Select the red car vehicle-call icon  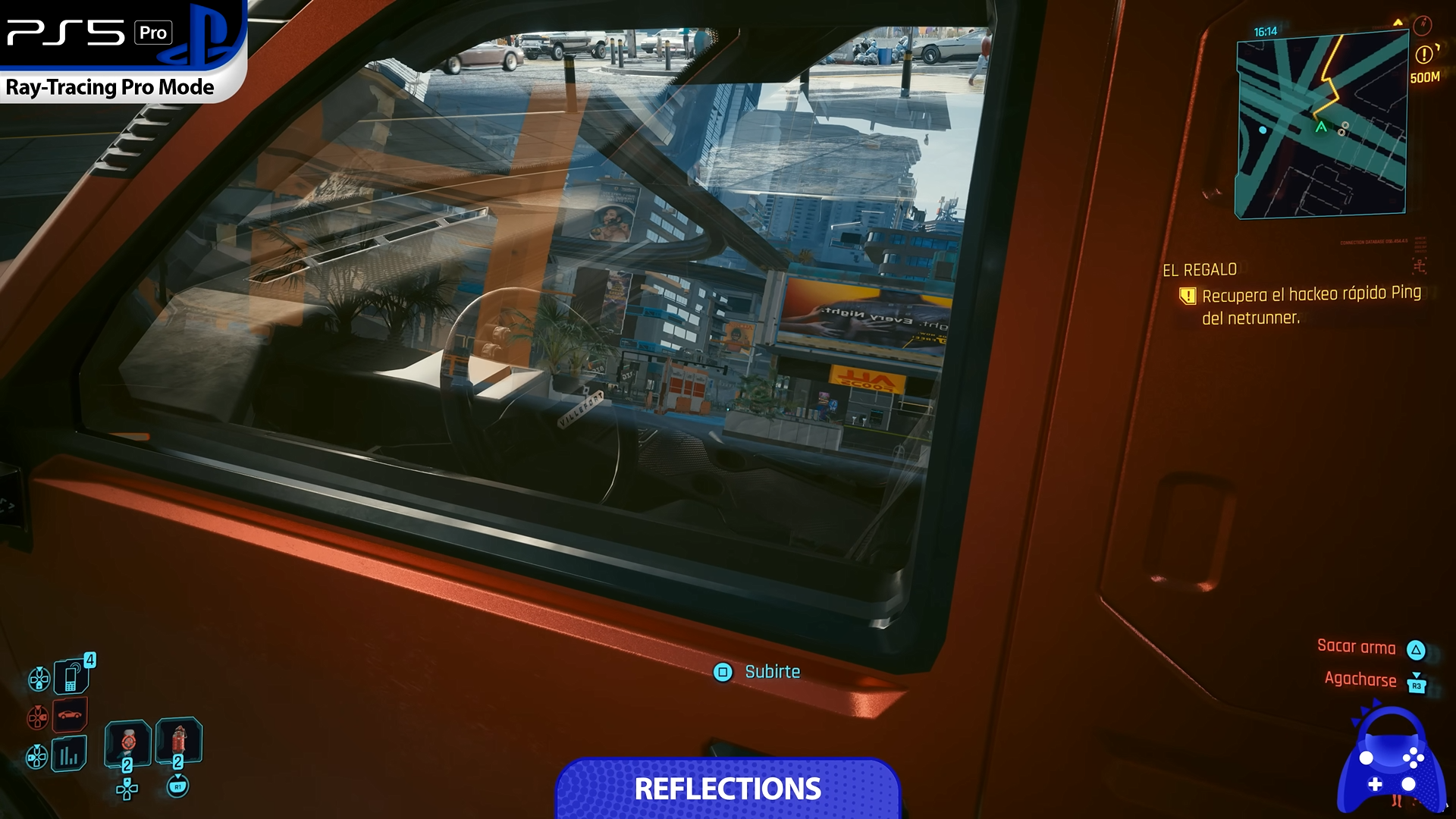[70, 715]
